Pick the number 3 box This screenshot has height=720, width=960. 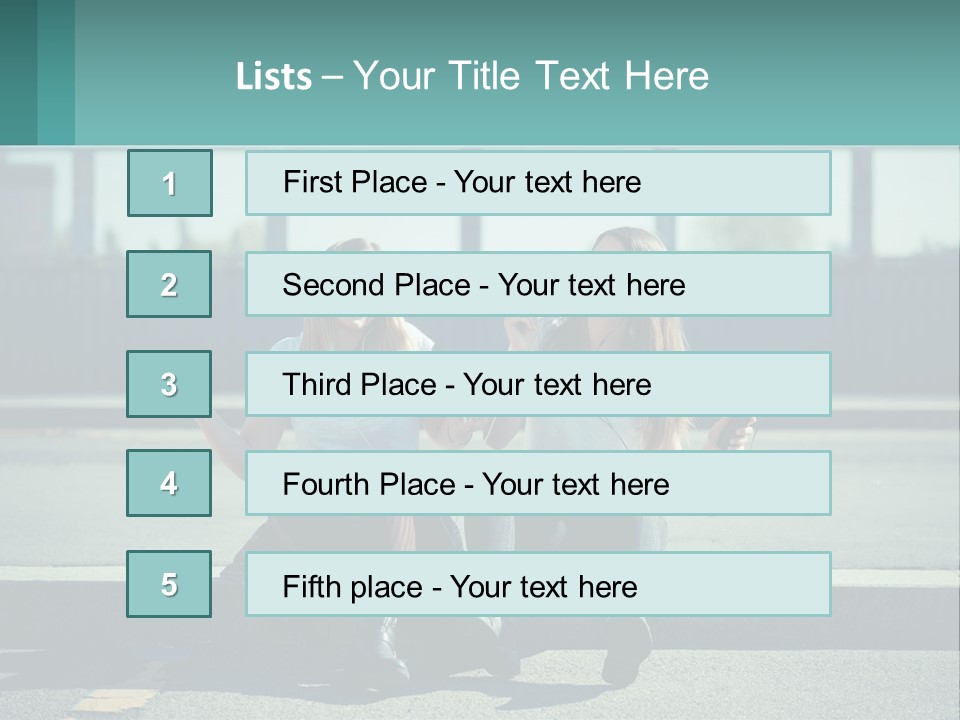(x=169, y=384)
